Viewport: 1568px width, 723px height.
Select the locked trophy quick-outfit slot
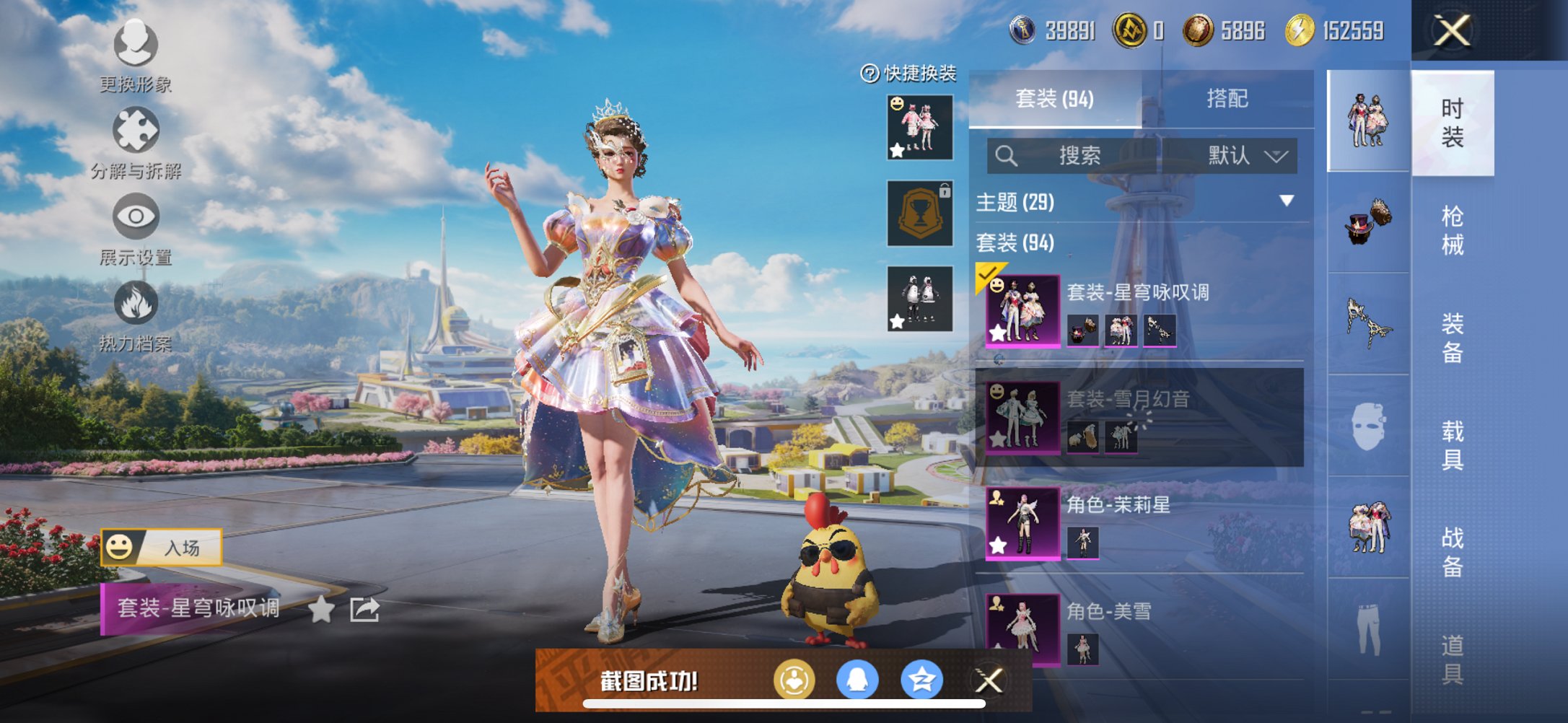[920, 214]
